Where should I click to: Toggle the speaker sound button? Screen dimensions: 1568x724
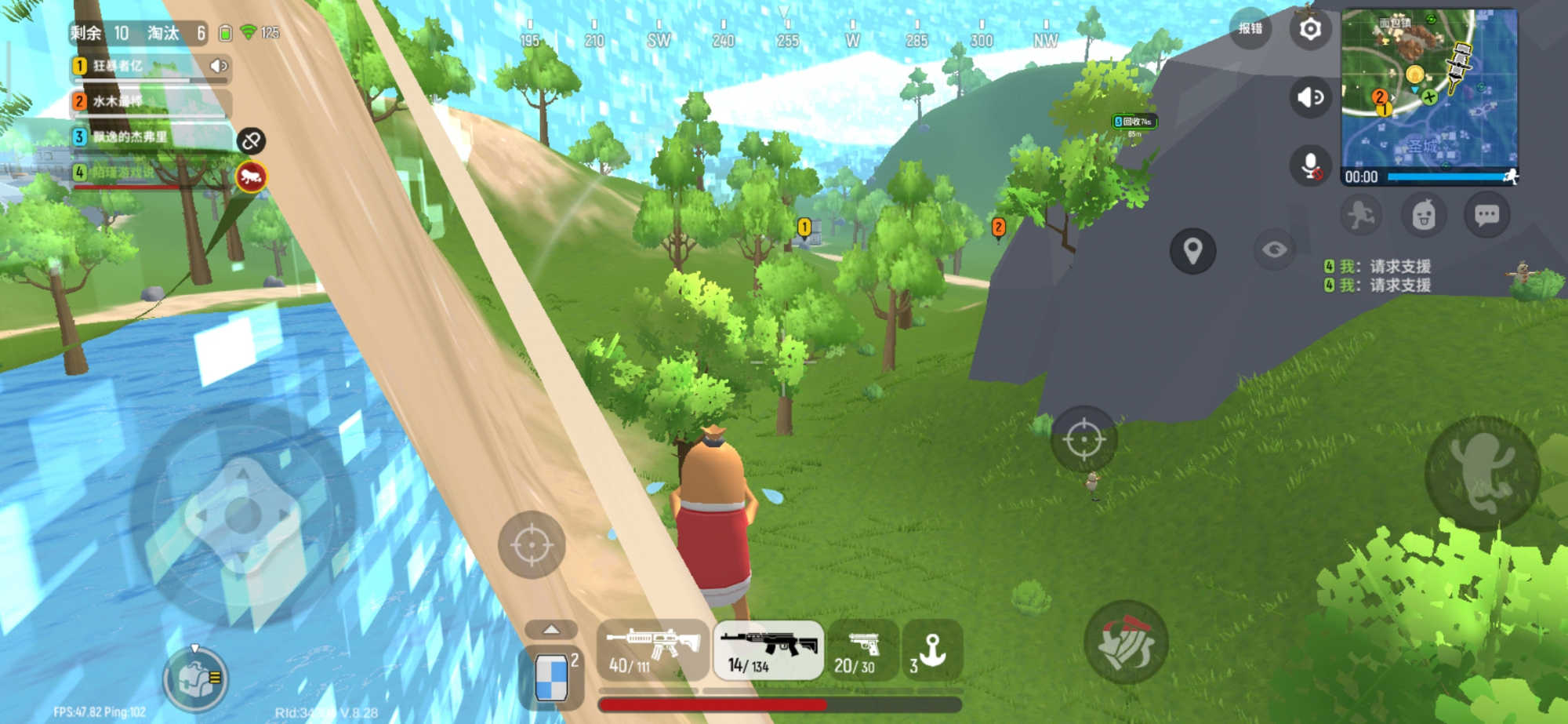point(1310,97)
